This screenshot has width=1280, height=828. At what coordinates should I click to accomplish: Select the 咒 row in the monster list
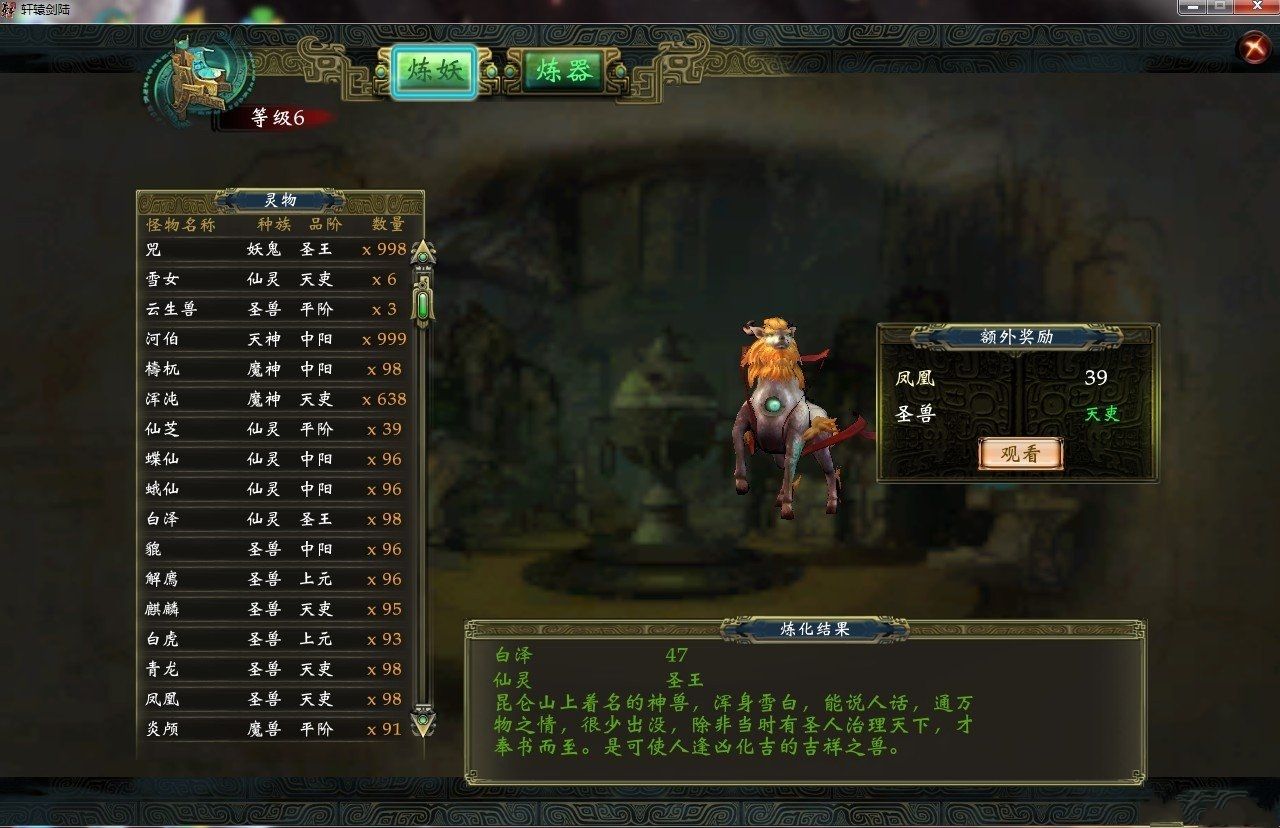click(275, 249)
